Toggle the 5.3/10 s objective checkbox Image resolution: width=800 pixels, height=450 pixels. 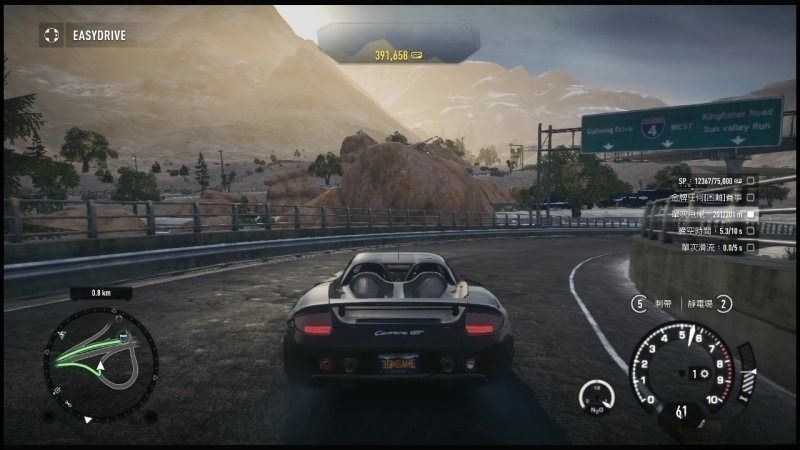point(751,230)
